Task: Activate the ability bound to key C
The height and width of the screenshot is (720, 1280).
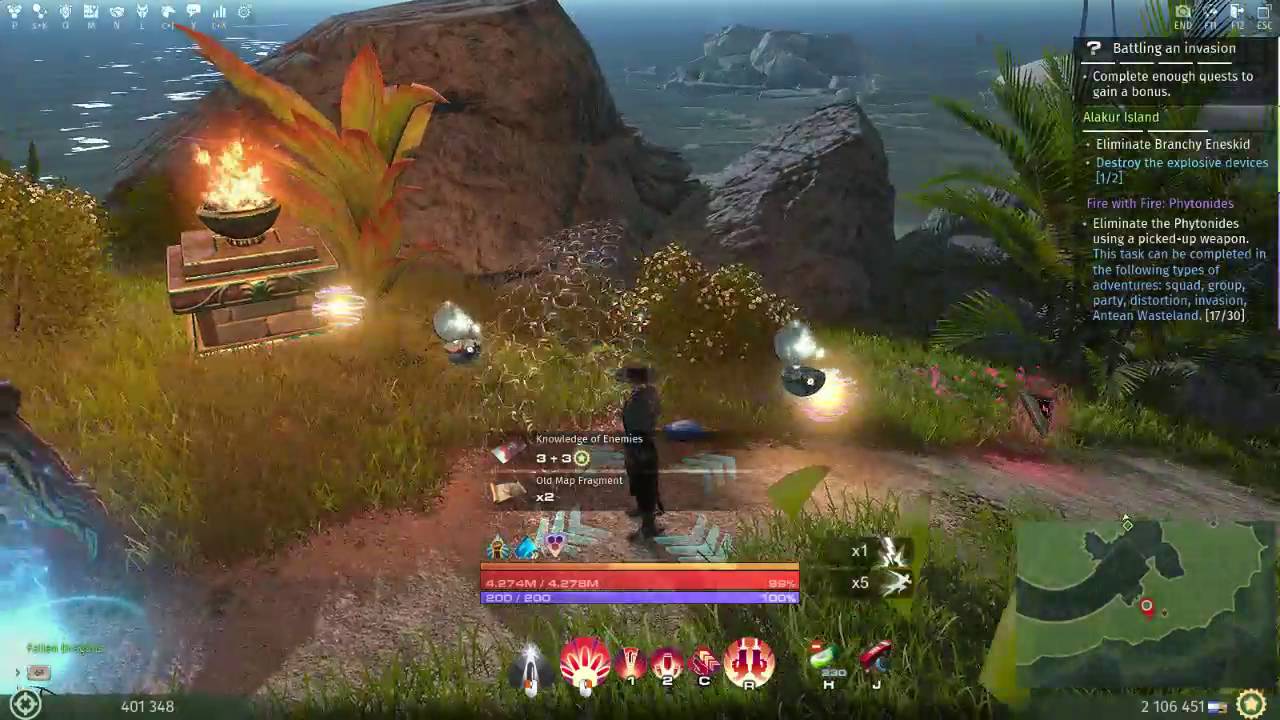Action: click(704, 662)
